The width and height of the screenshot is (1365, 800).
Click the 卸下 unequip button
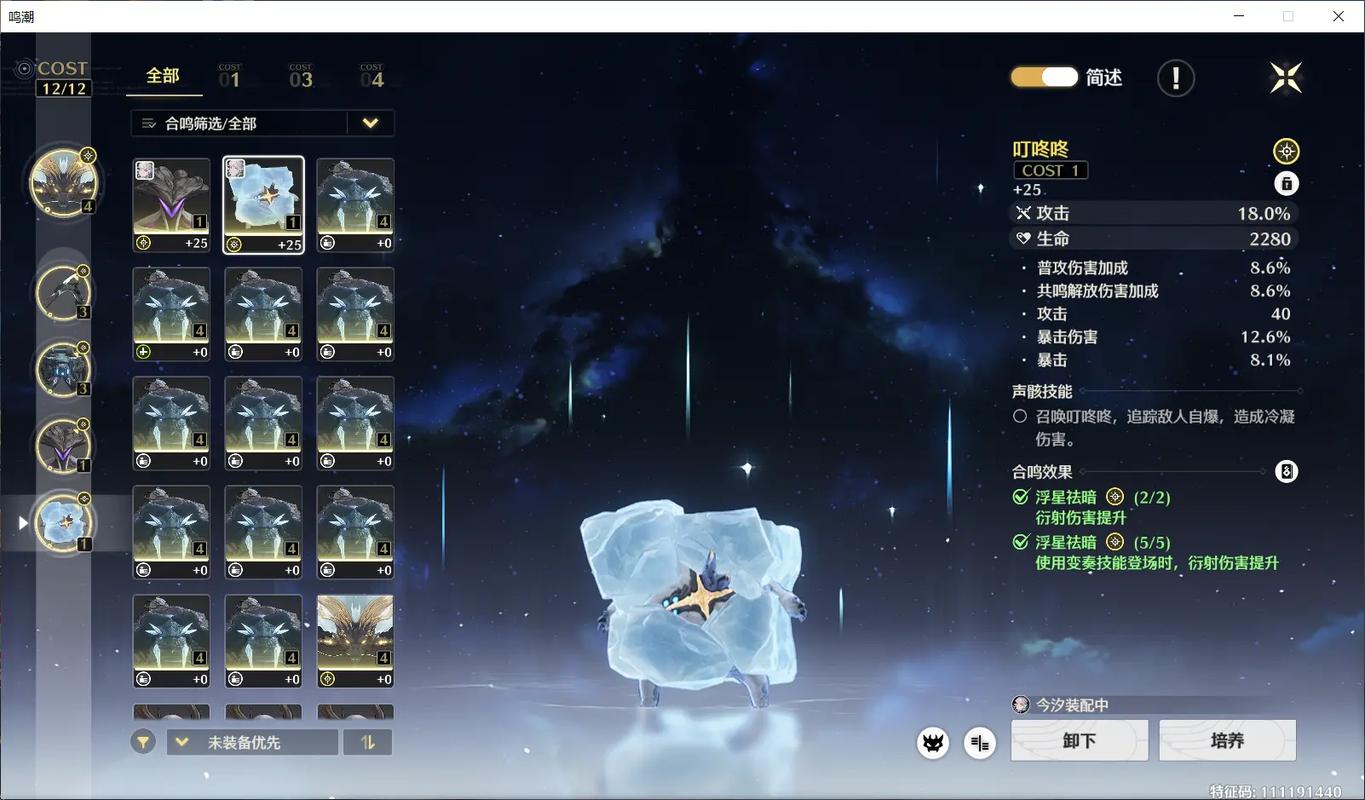click(x=1079, y=740)
